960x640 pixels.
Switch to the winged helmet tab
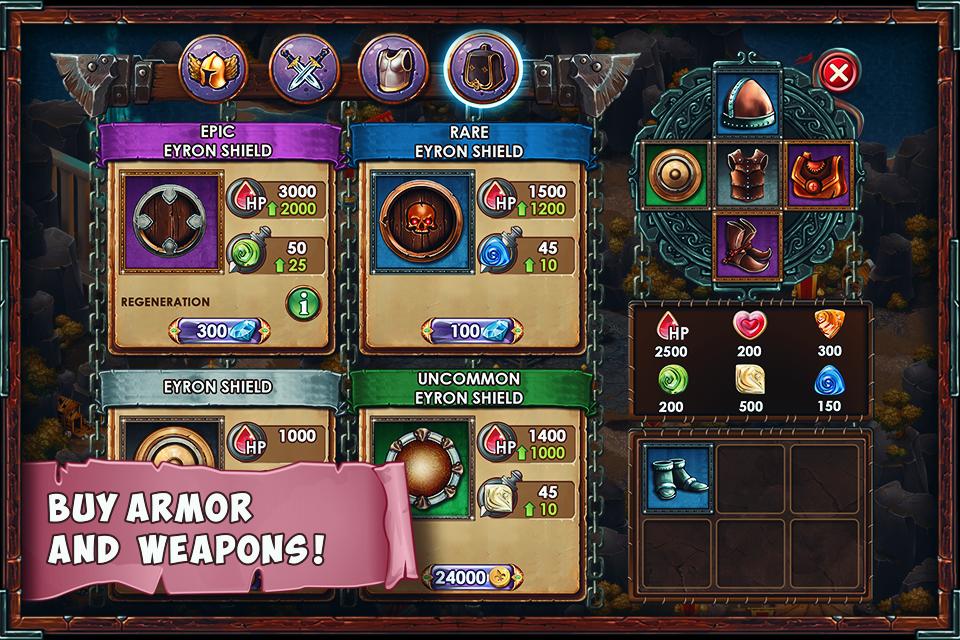point(212,68)
